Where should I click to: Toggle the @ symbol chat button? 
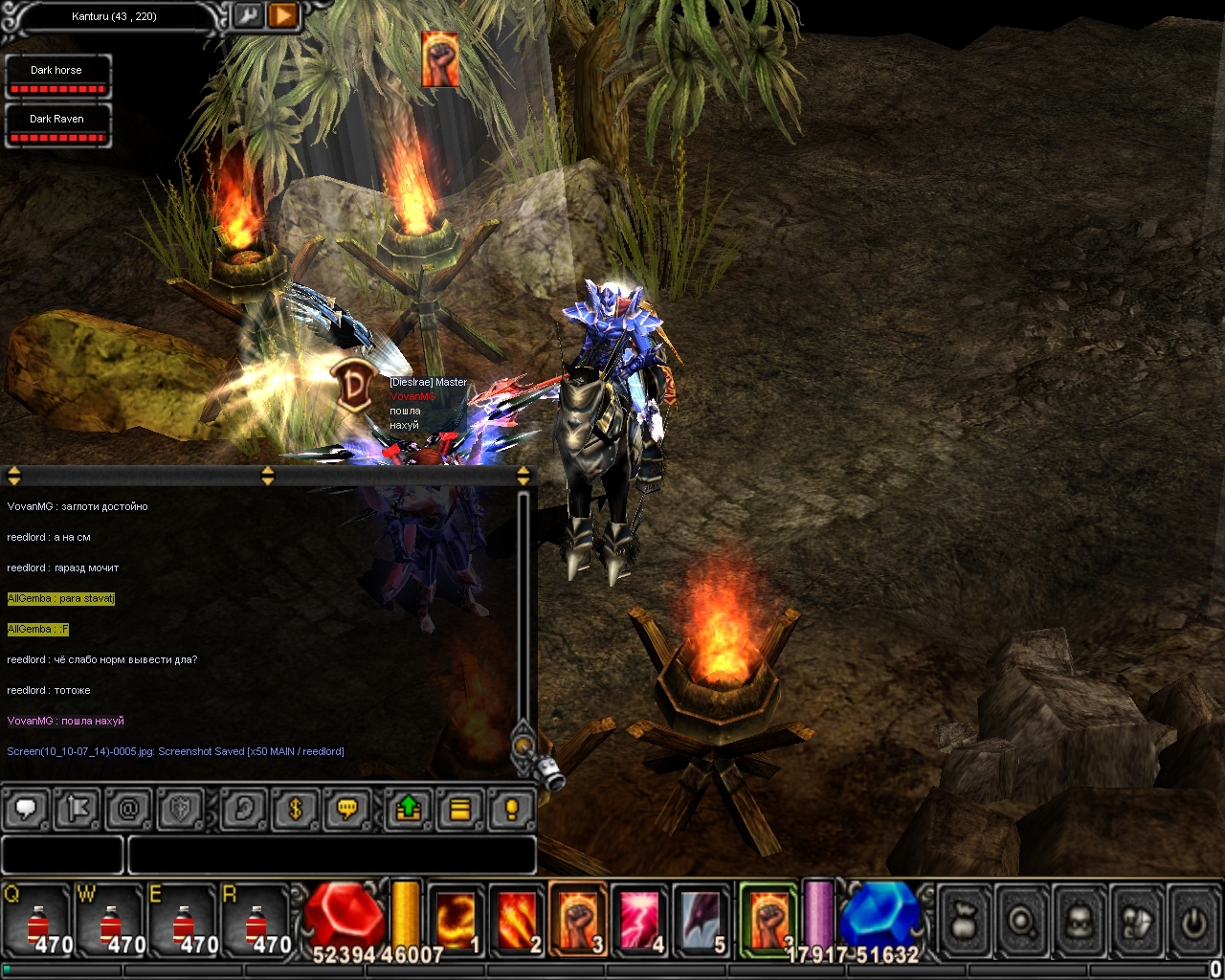pos(128,810)
